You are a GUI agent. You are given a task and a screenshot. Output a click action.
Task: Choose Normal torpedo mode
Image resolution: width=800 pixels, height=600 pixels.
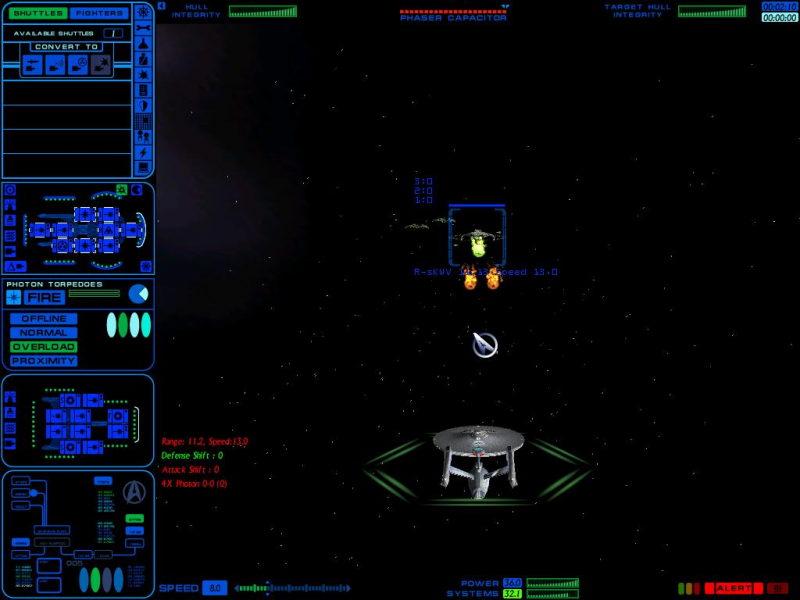click(x=44, y=333)
